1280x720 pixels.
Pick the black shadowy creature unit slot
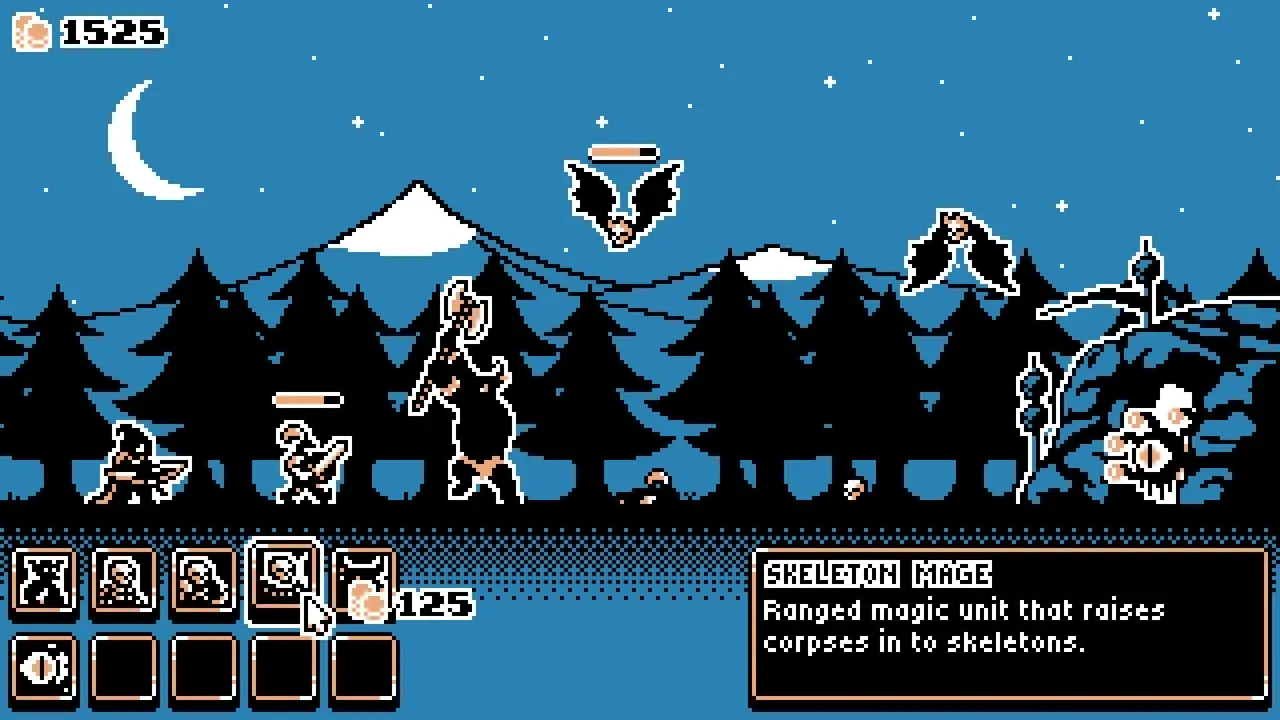click(44, 580)
